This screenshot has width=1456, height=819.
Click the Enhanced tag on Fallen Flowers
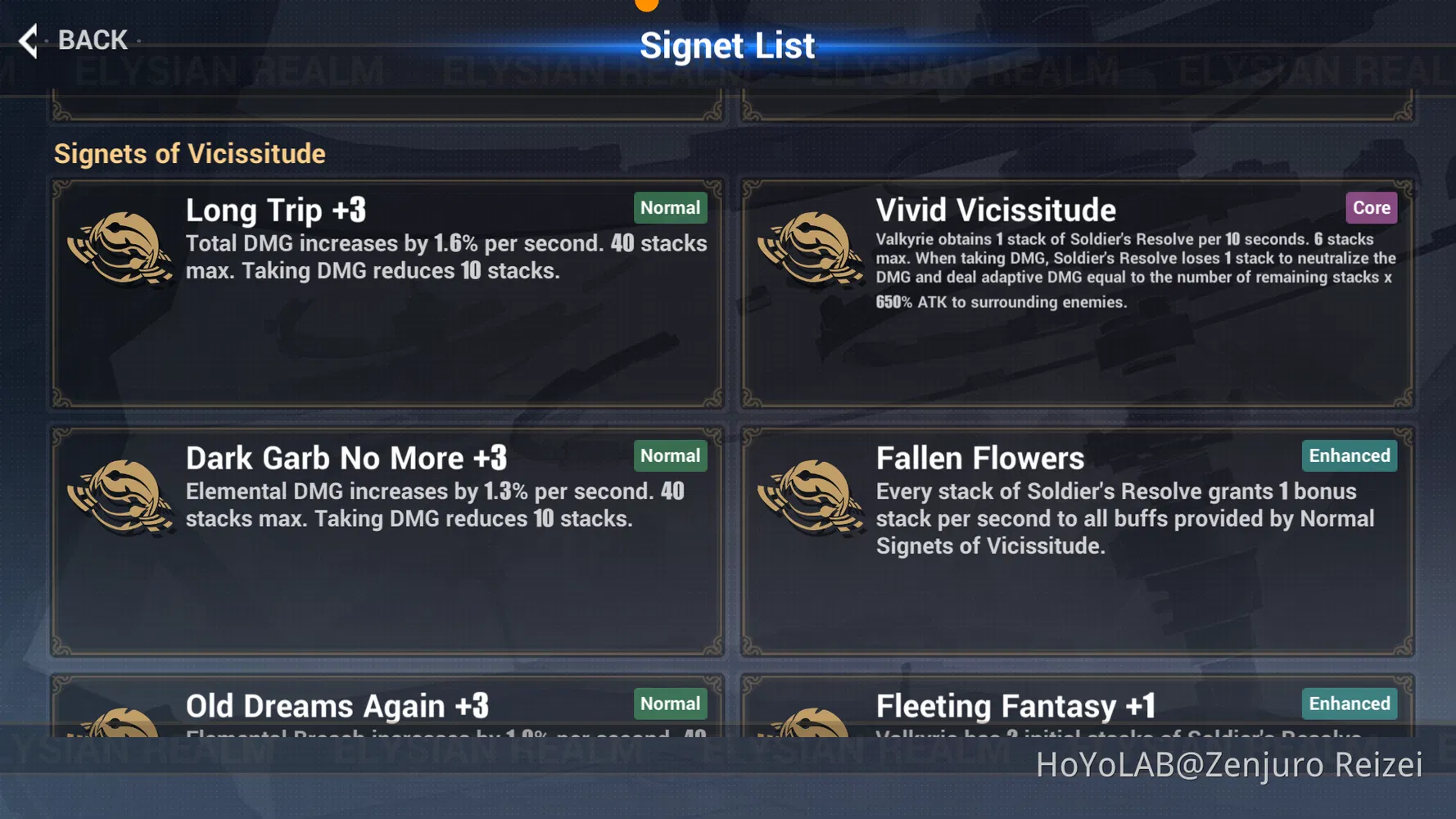tap(1349, 455)
